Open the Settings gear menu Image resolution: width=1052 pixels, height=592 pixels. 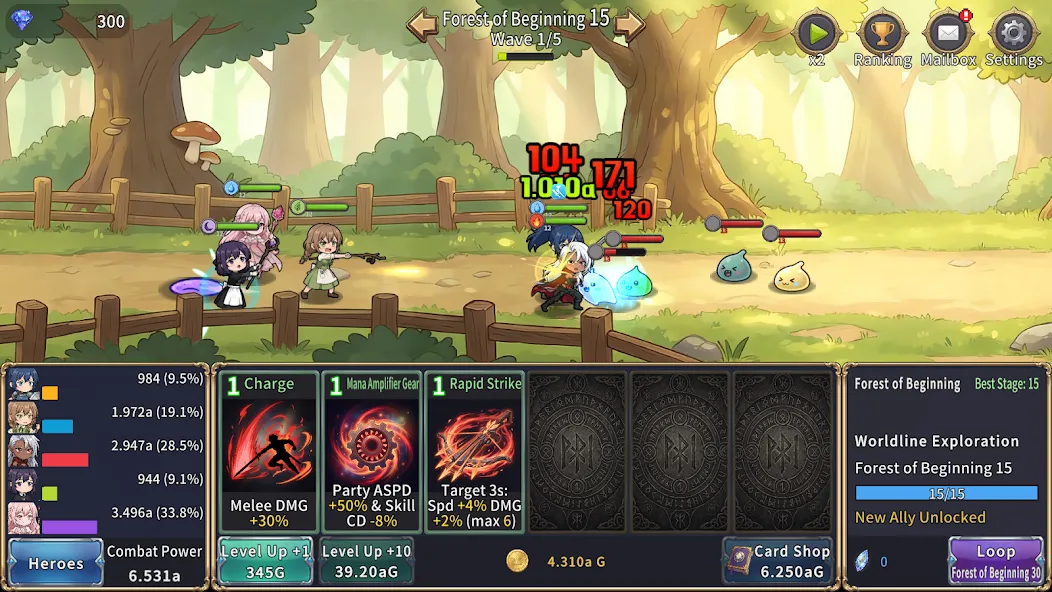pyautogui.click(x=1013, y=36)
